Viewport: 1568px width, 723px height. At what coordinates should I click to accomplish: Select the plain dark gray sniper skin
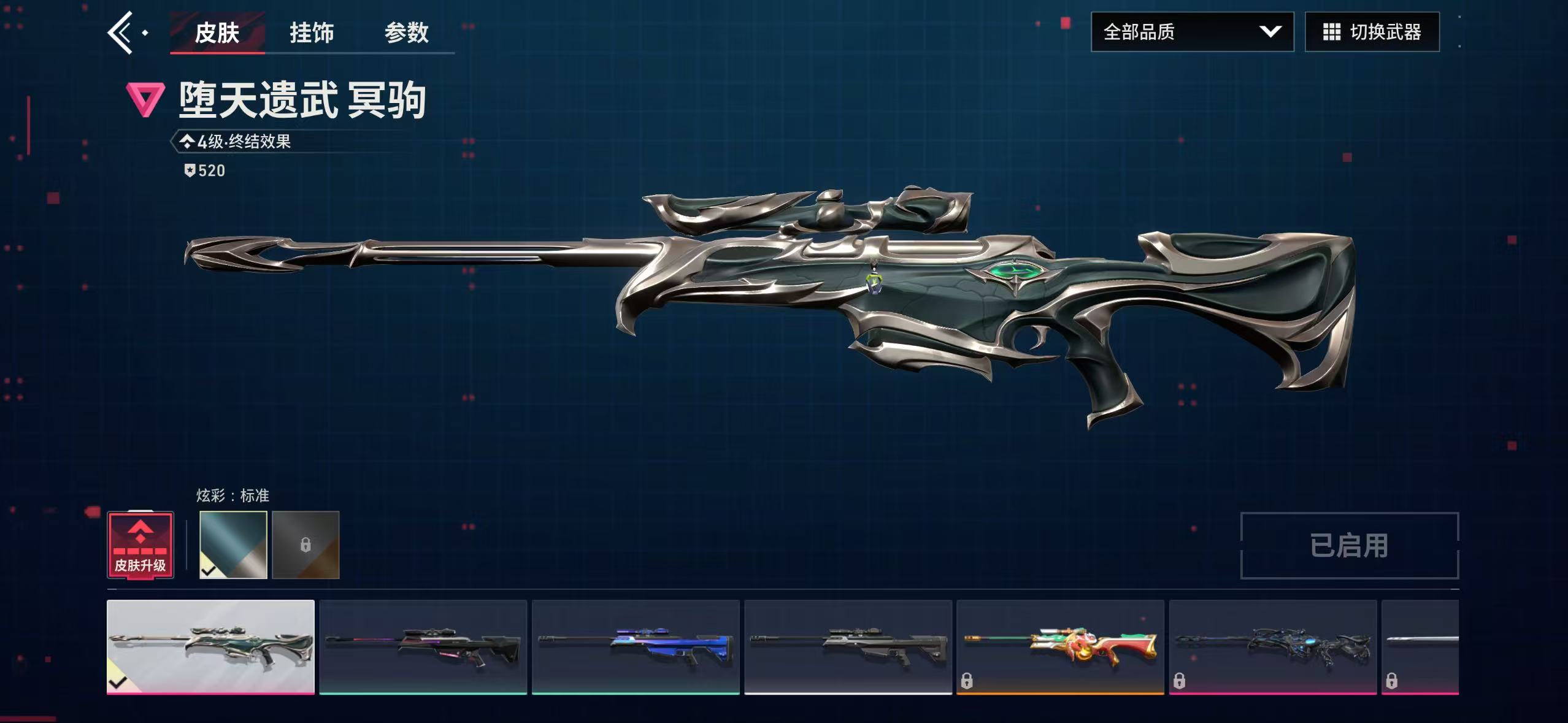[848, 646]
